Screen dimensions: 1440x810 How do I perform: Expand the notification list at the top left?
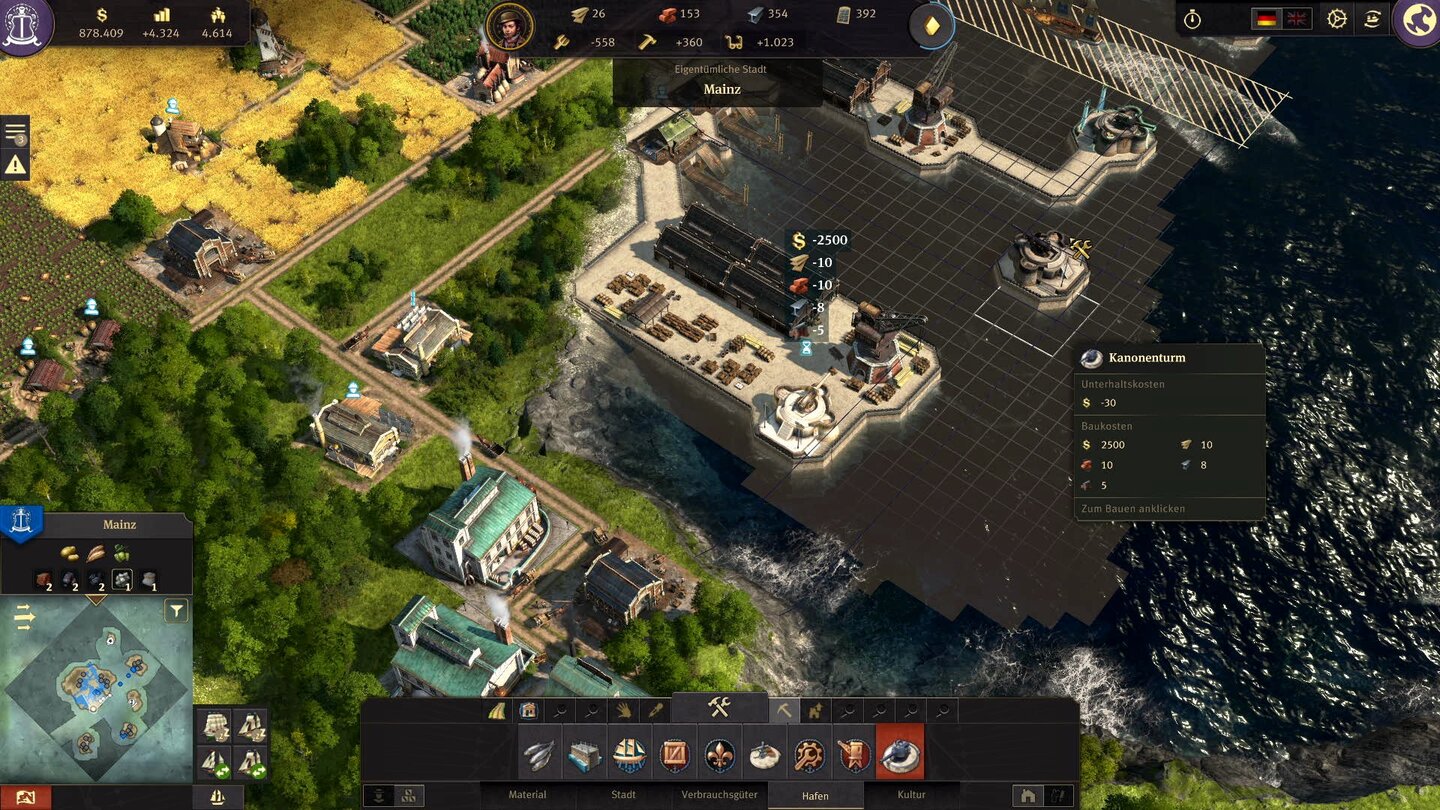(x=13, y=133)
